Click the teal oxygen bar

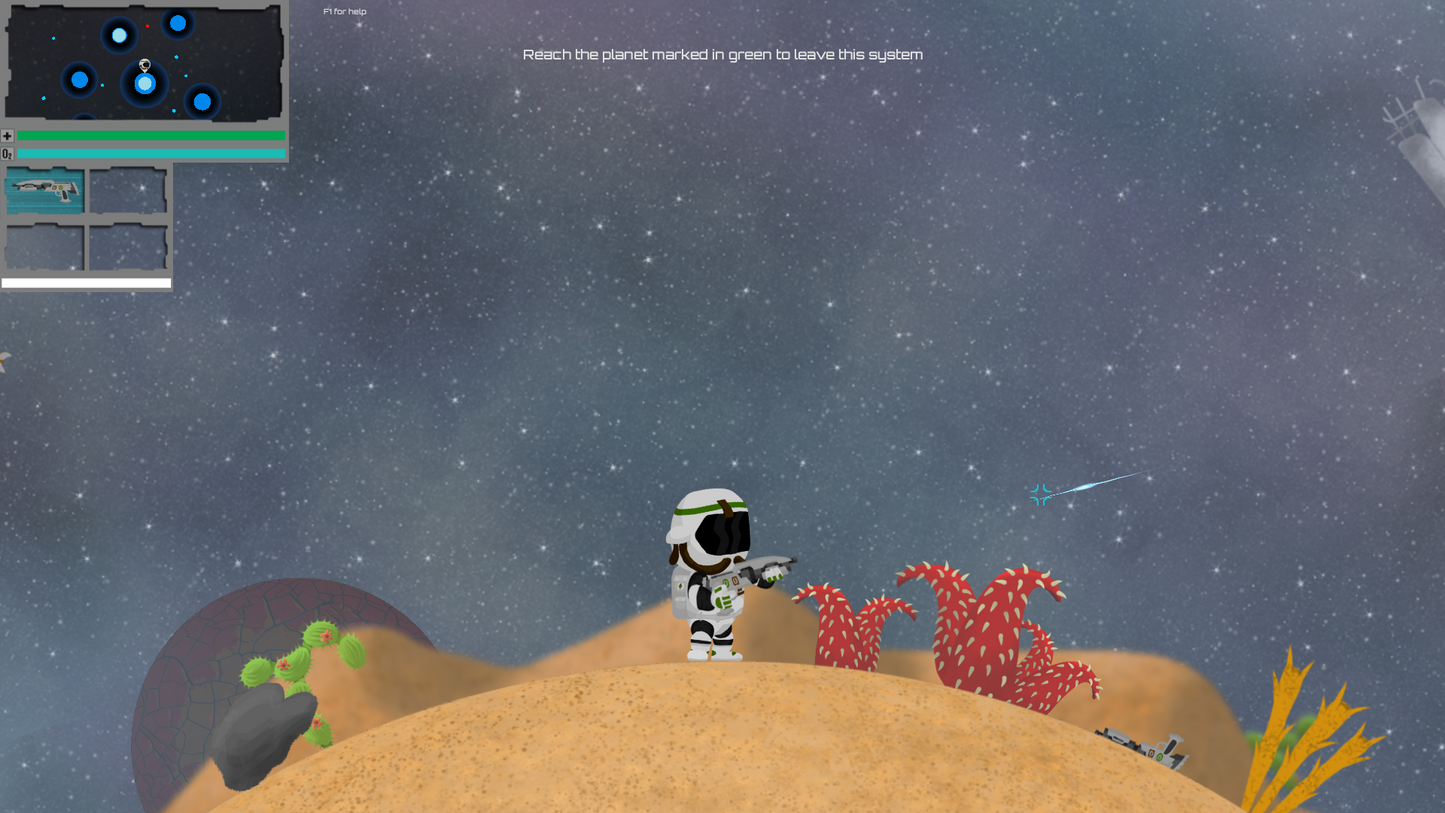150,154
